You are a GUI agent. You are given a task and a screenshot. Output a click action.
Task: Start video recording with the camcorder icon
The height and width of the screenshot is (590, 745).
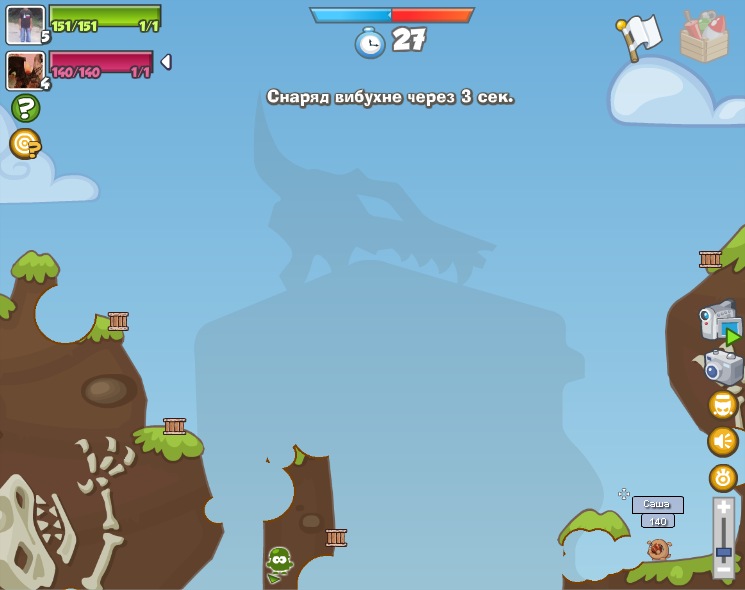[720, 322]
